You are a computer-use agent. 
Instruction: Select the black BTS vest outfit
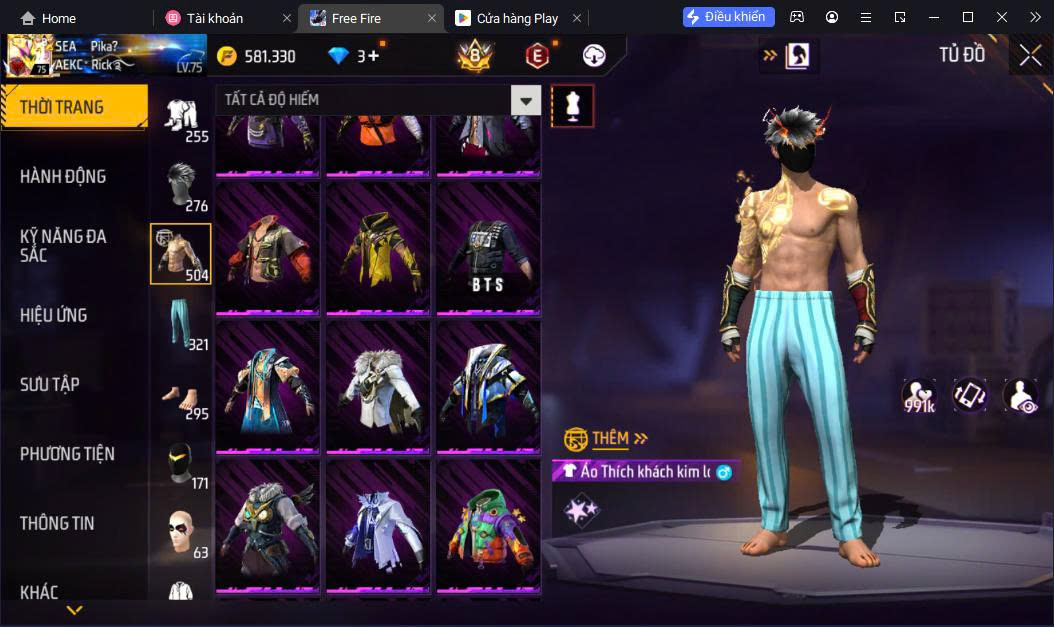coord(488,250)
